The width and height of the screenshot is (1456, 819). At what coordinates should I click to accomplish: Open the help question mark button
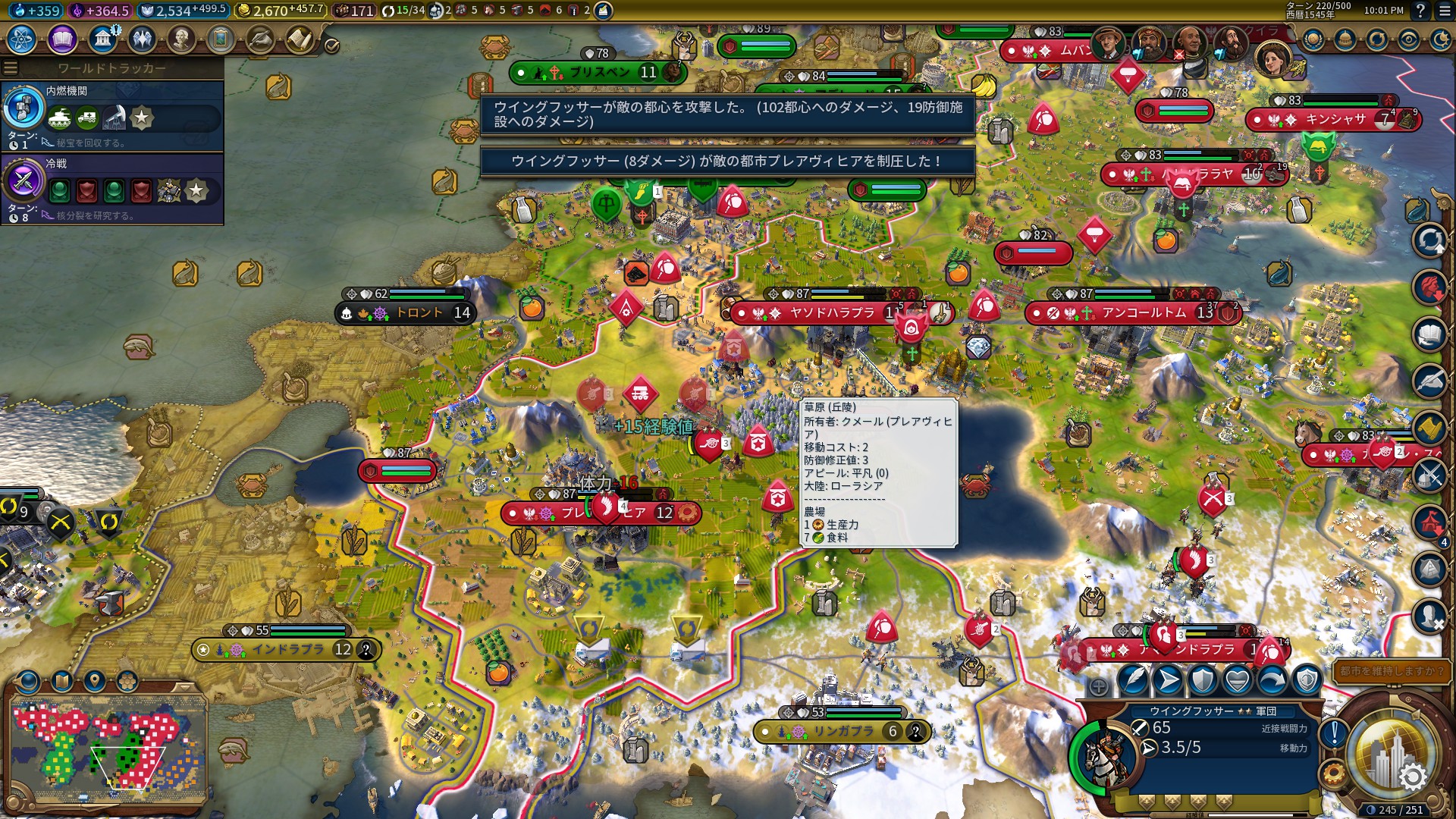(1420, 11)
